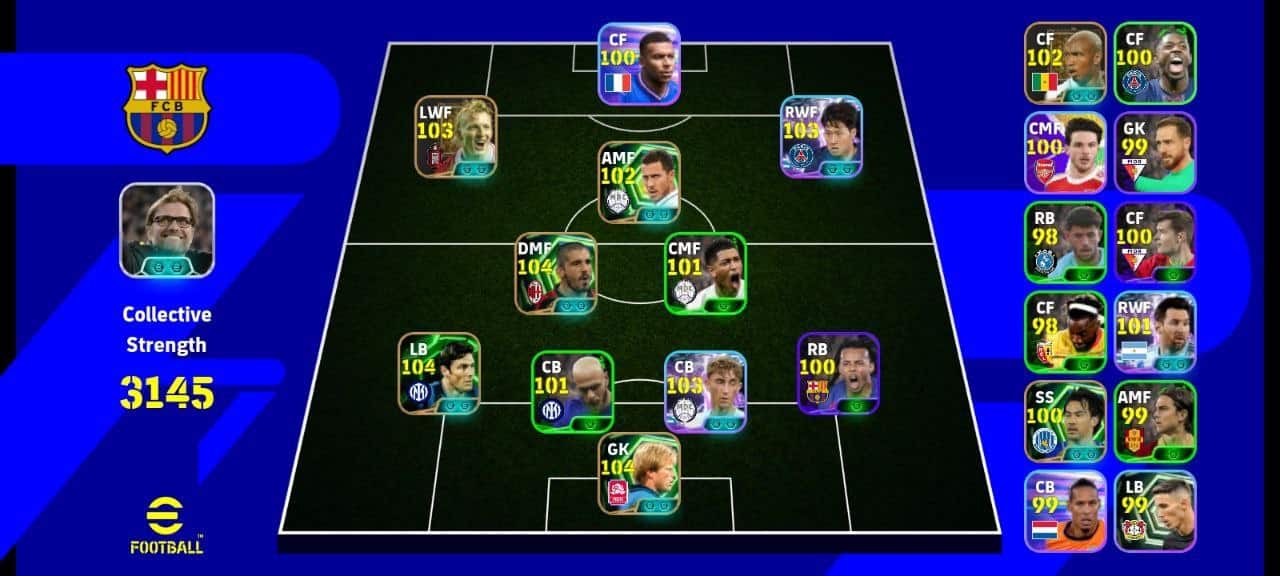Choose the starting CF with French flag
This screenshot has height=576, width=1280.
click(639, 64)
